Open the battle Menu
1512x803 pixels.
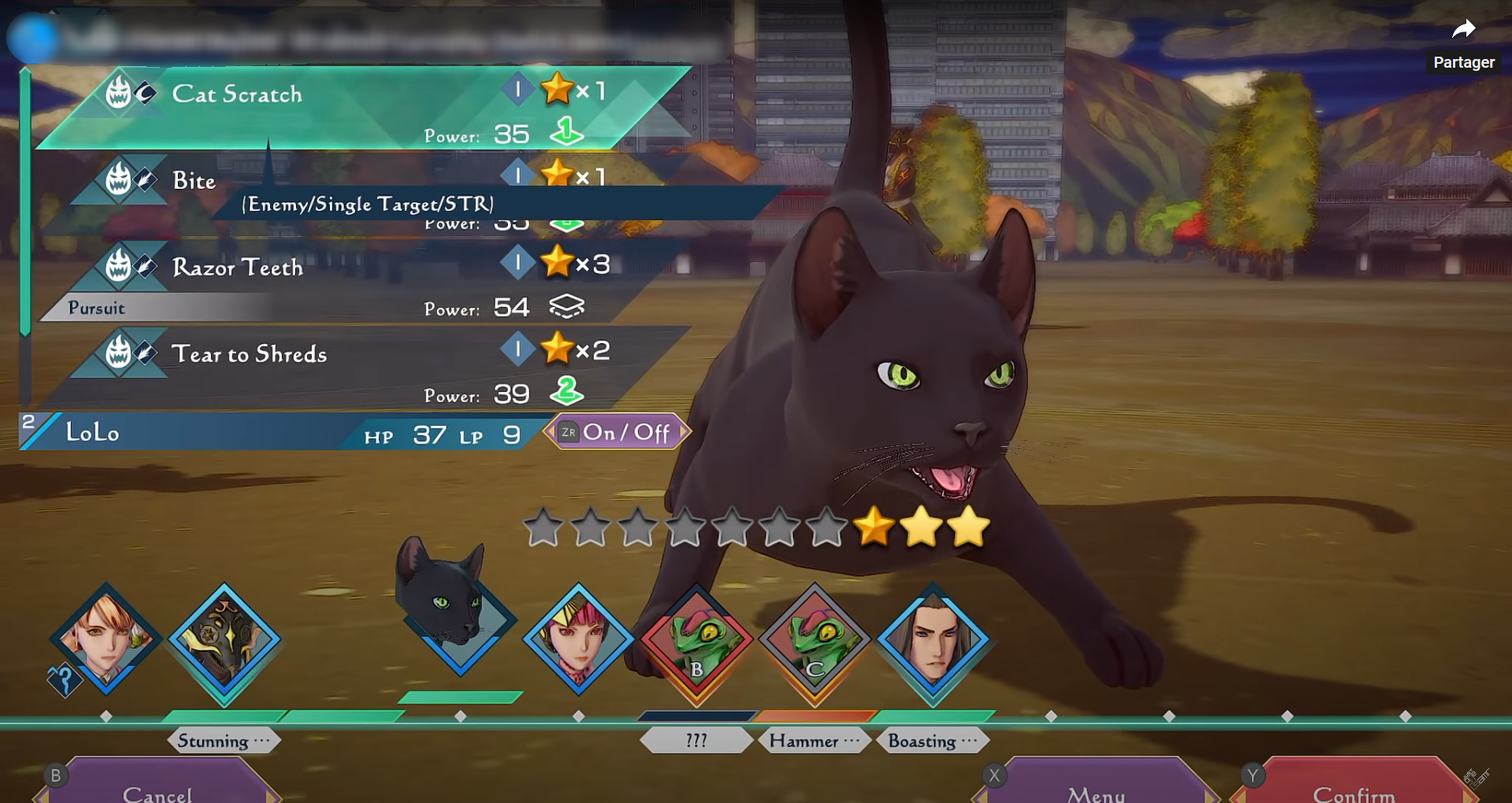(x=1095, y=790)
